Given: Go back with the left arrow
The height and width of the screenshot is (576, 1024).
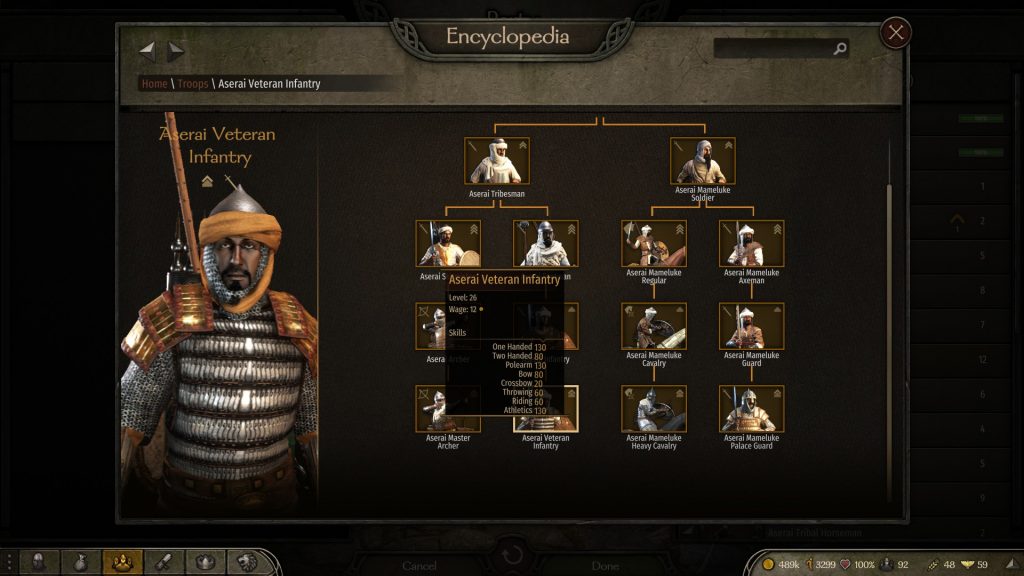Looking at the screenshot, I should [x=147, y=50].
